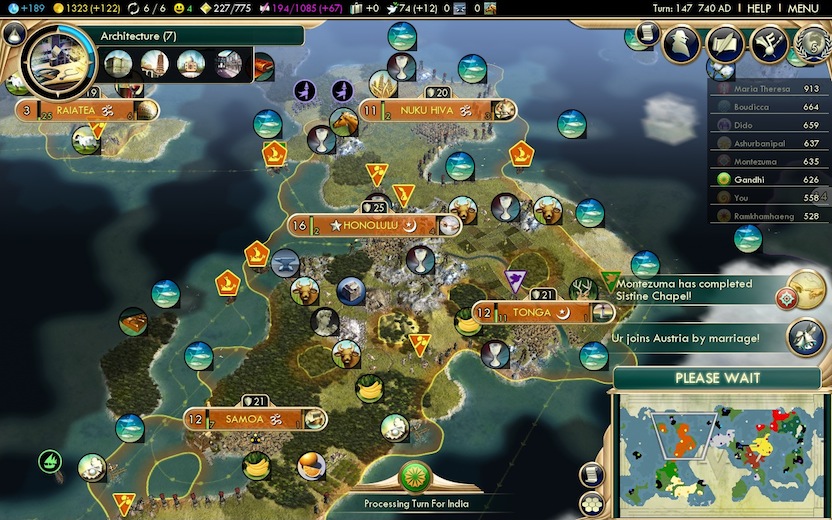Toggle the hex grid minimap option
The height and width of the screenshot is (520, 832).
click(x=592, y=503)
